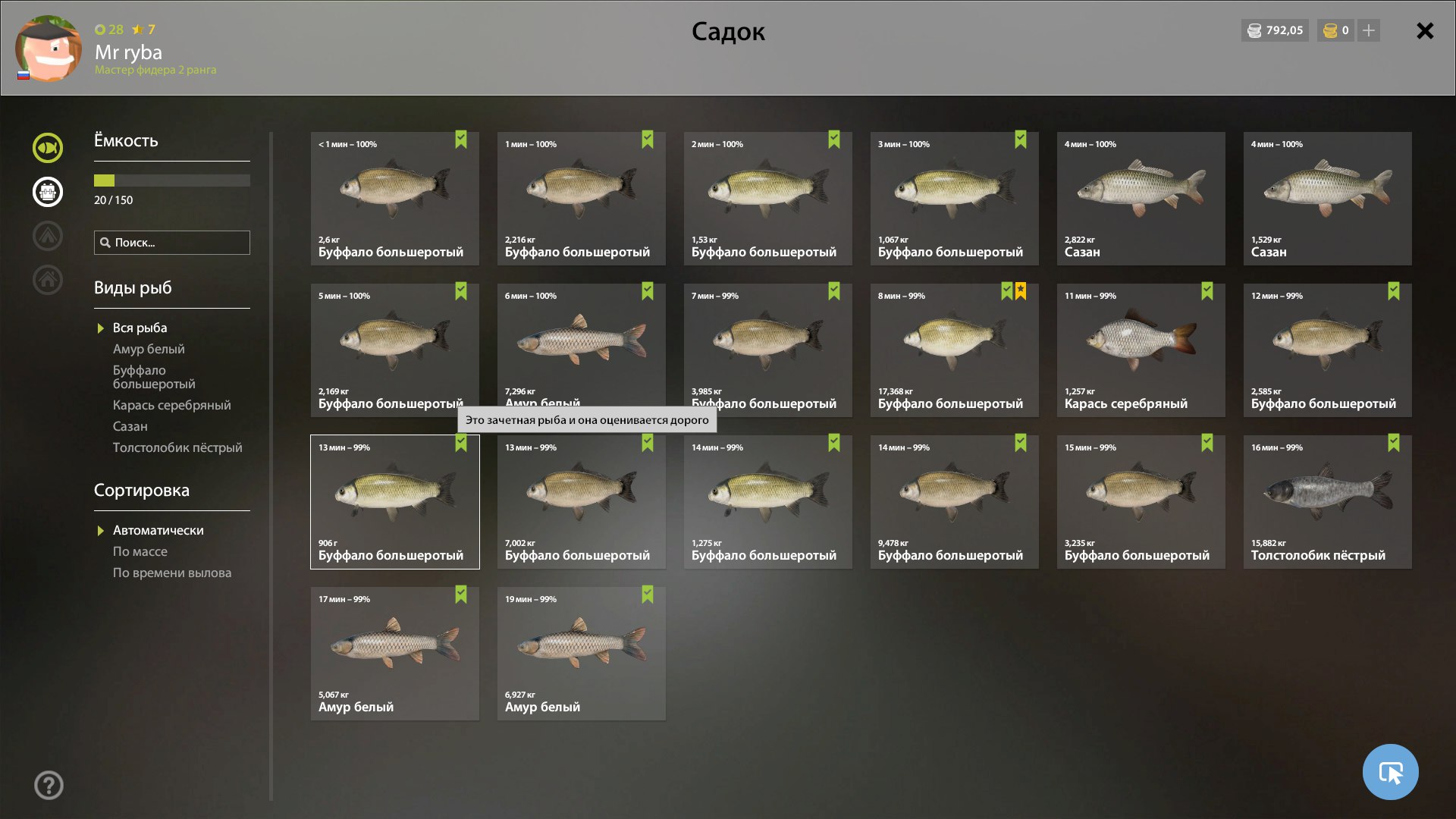Close the Садок keepnet window
Screen dimensions: 1456x819
coord(1425,31)
